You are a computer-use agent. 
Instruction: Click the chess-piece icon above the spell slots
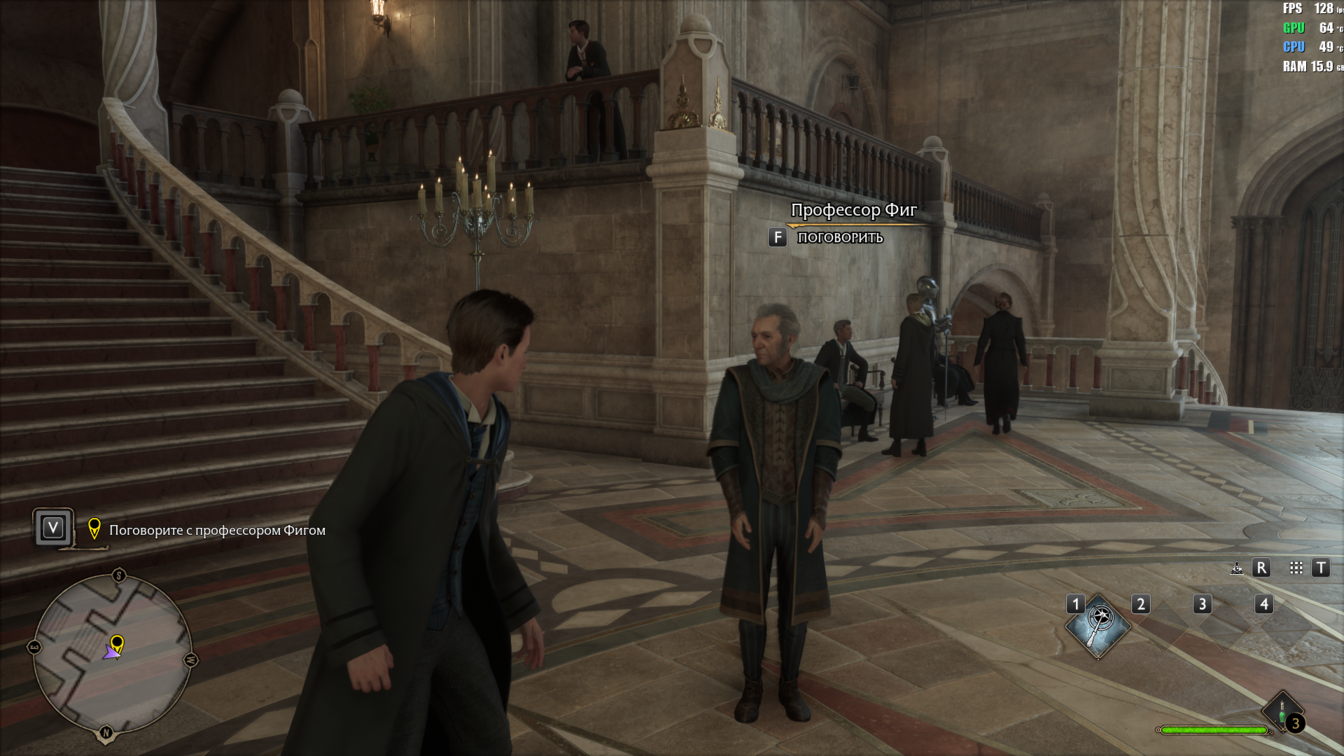pyautogui.click(x=1237, y=568)
